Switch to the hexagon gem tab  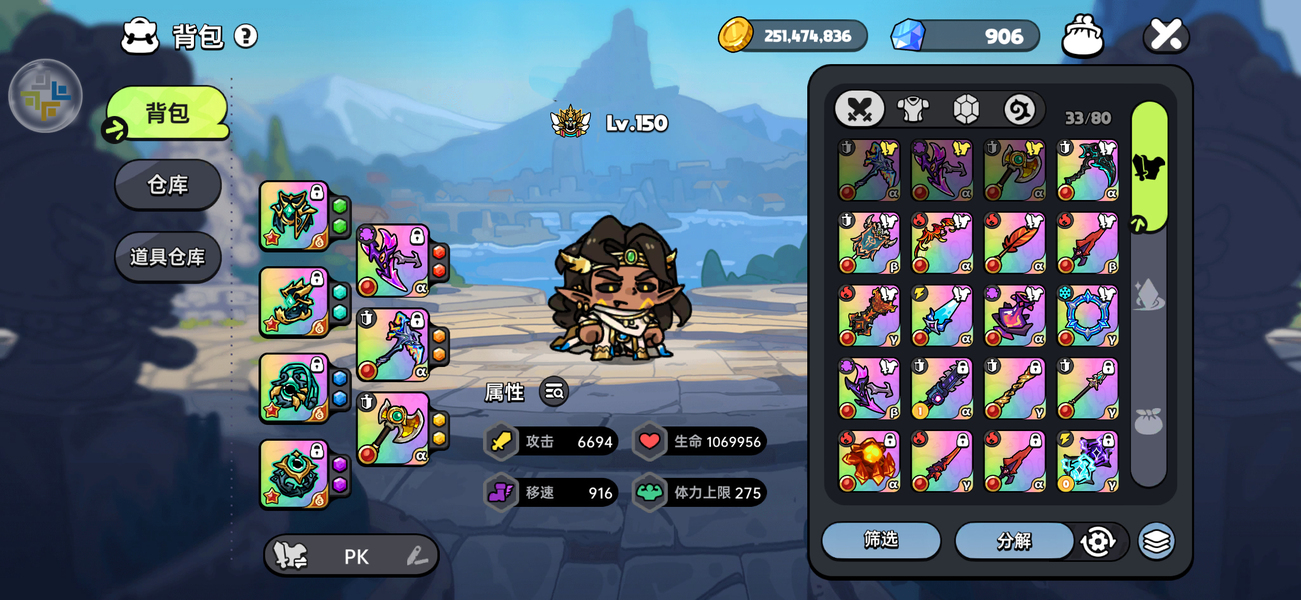pyautogui.click(x=966, y=109)
